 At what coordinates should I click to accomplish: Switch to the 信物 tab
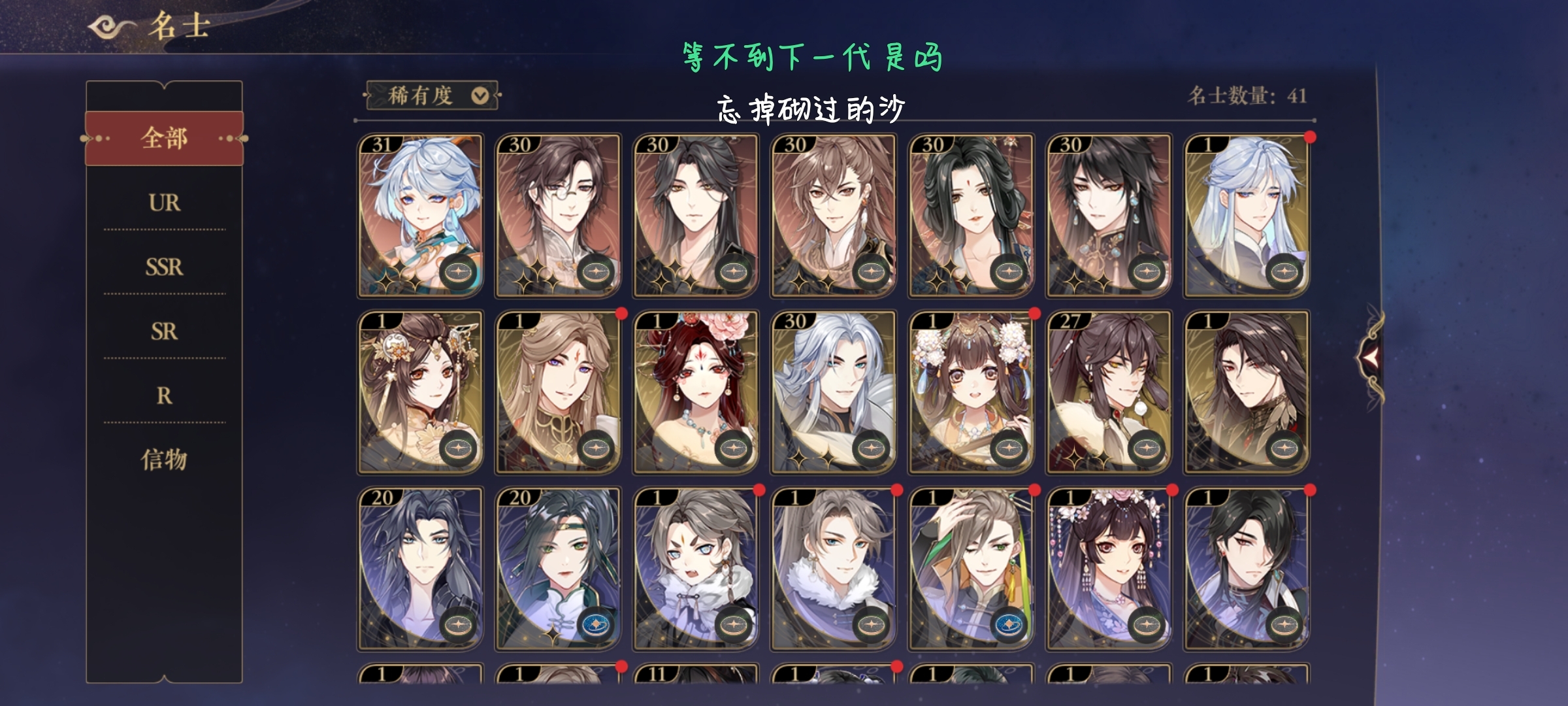(x=164, y=460)
